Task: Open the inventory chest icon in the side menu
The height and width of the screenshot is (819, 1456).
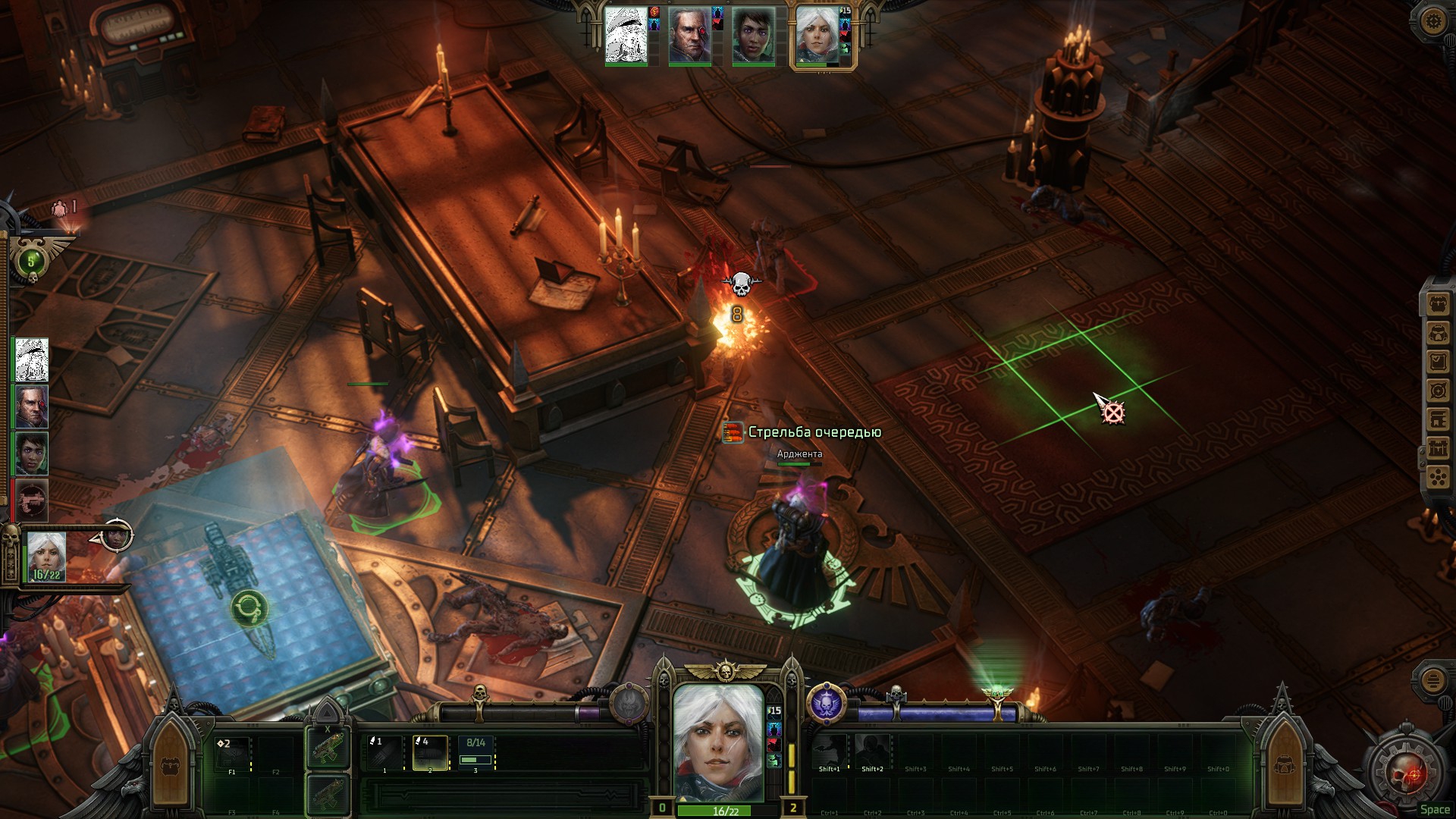Action: 1438,305
